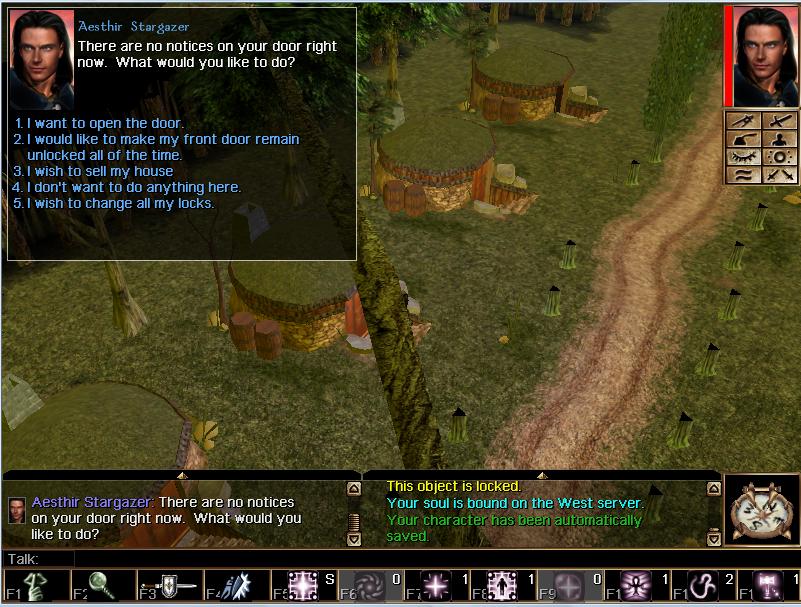Focus the Talk chat input field

[x=400, y=558]
